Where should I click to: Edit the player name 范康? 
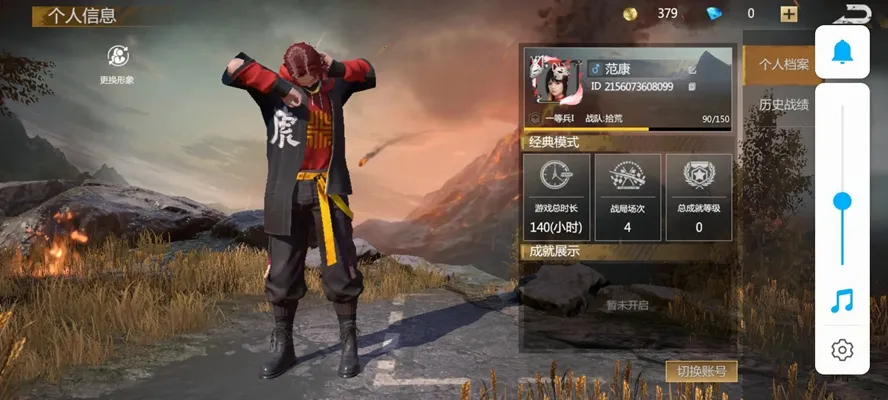tap(692, 69)
